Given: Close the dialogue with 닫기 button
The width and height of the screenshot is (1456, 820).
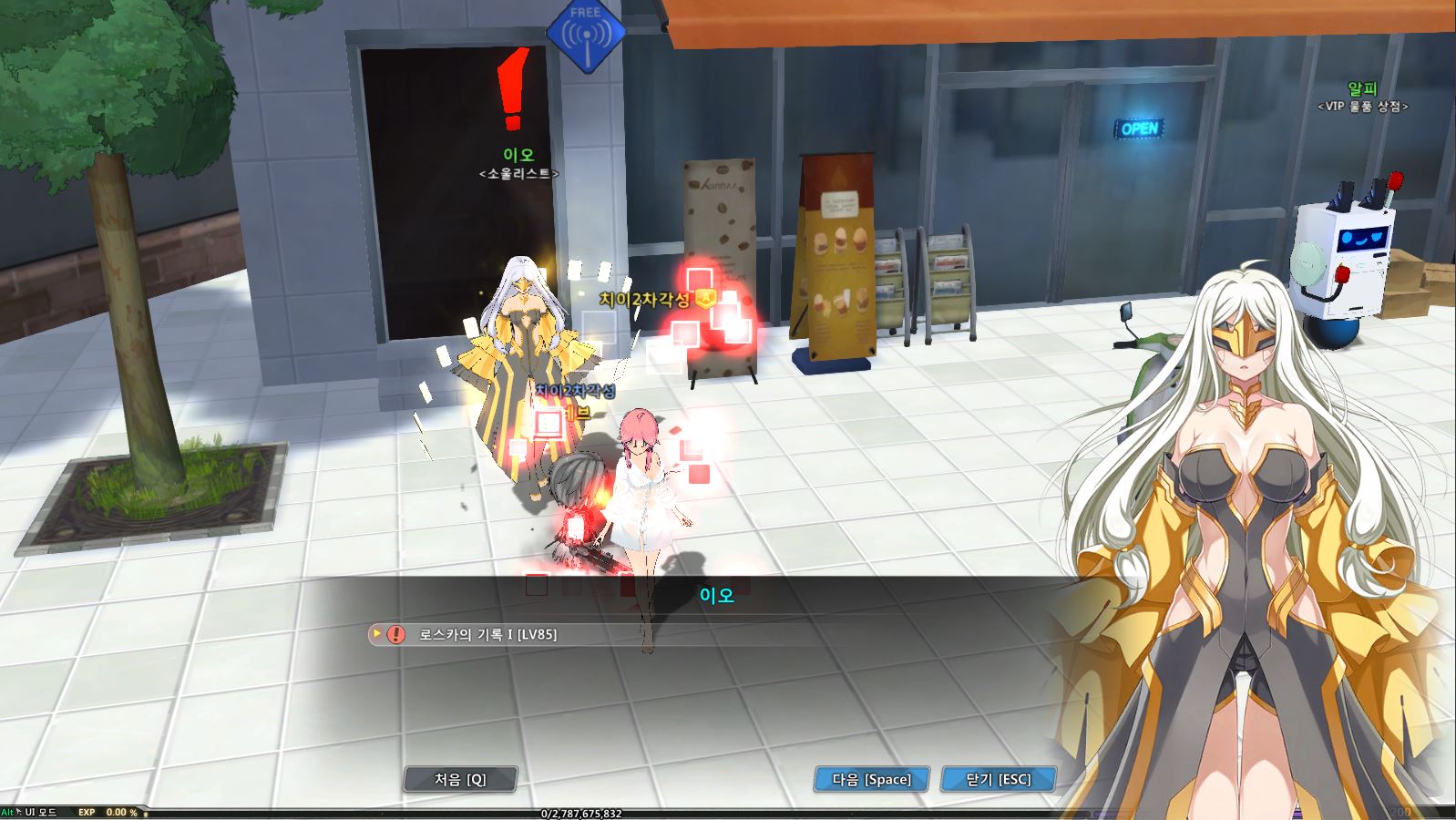Looking at the screenshot, I should pos(998,779).
